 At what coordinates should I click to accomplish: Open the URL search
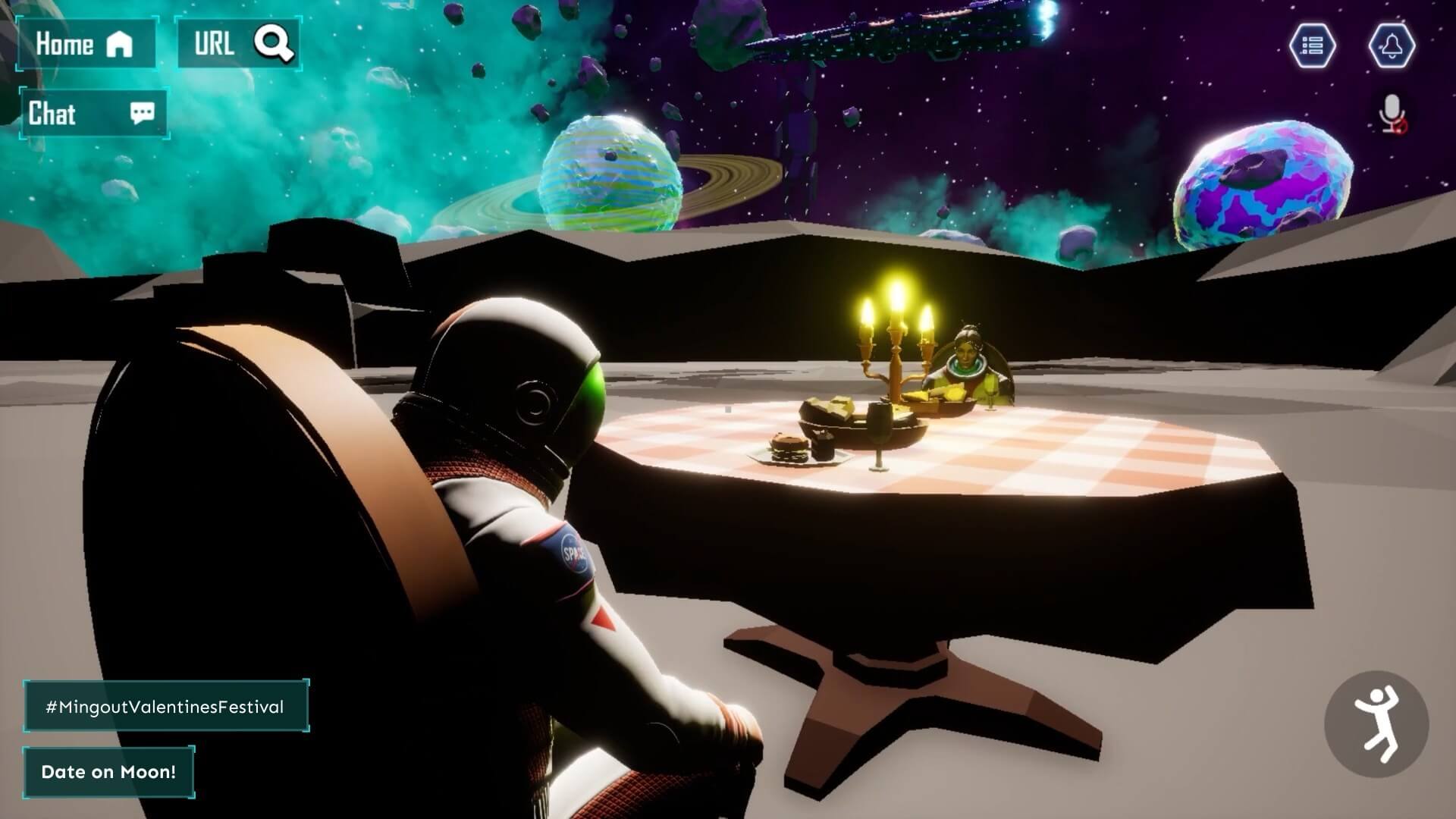238,44
